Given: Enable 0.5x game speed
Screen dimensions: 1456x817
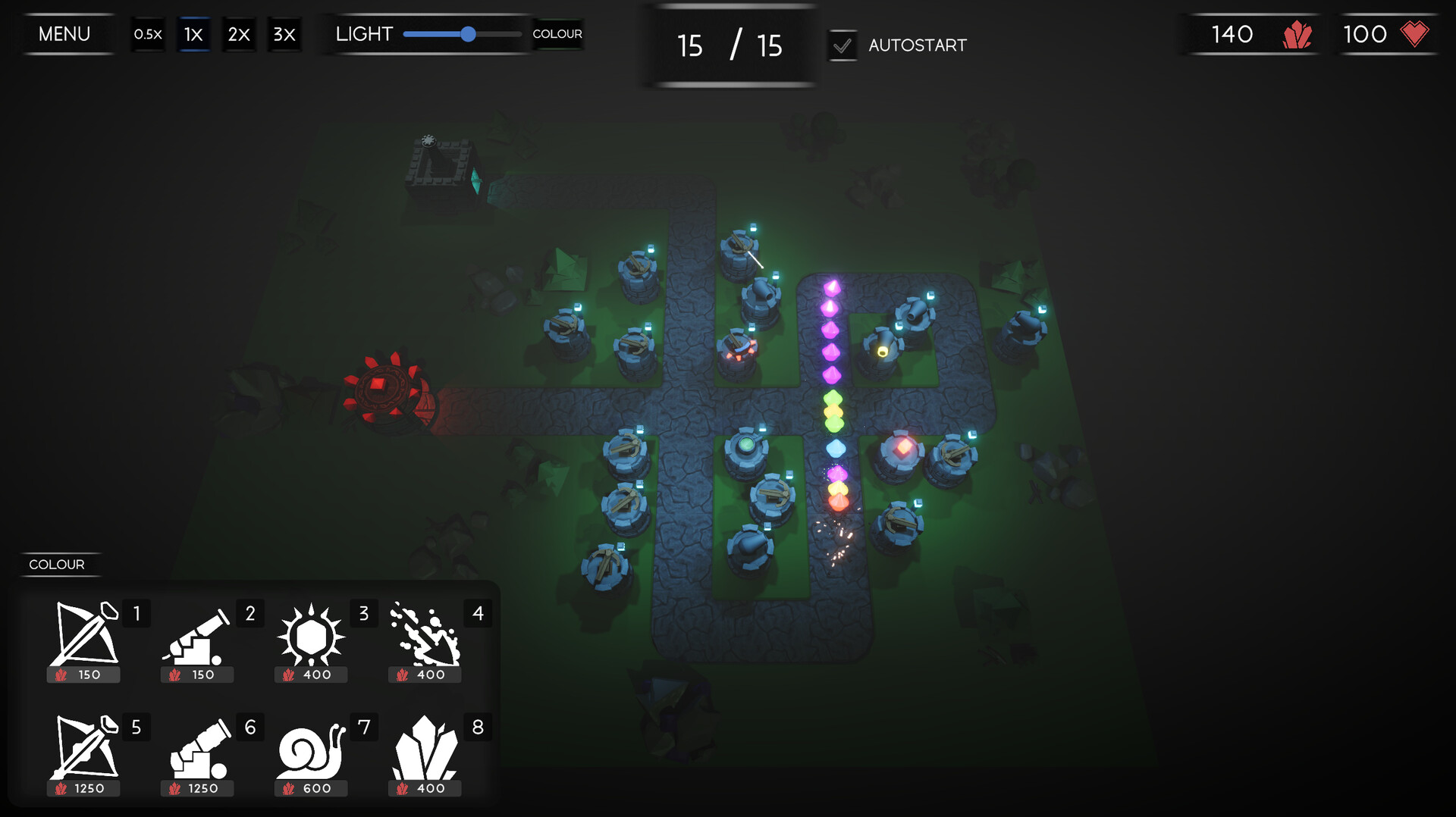Looking at the screenshot, I should pyautogui.click(x=149, y=34).
